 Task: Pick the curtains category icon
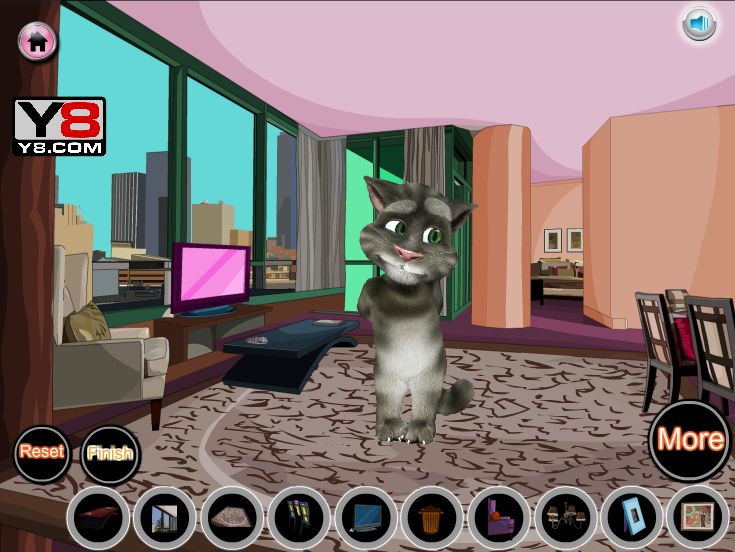coord(299,518)
